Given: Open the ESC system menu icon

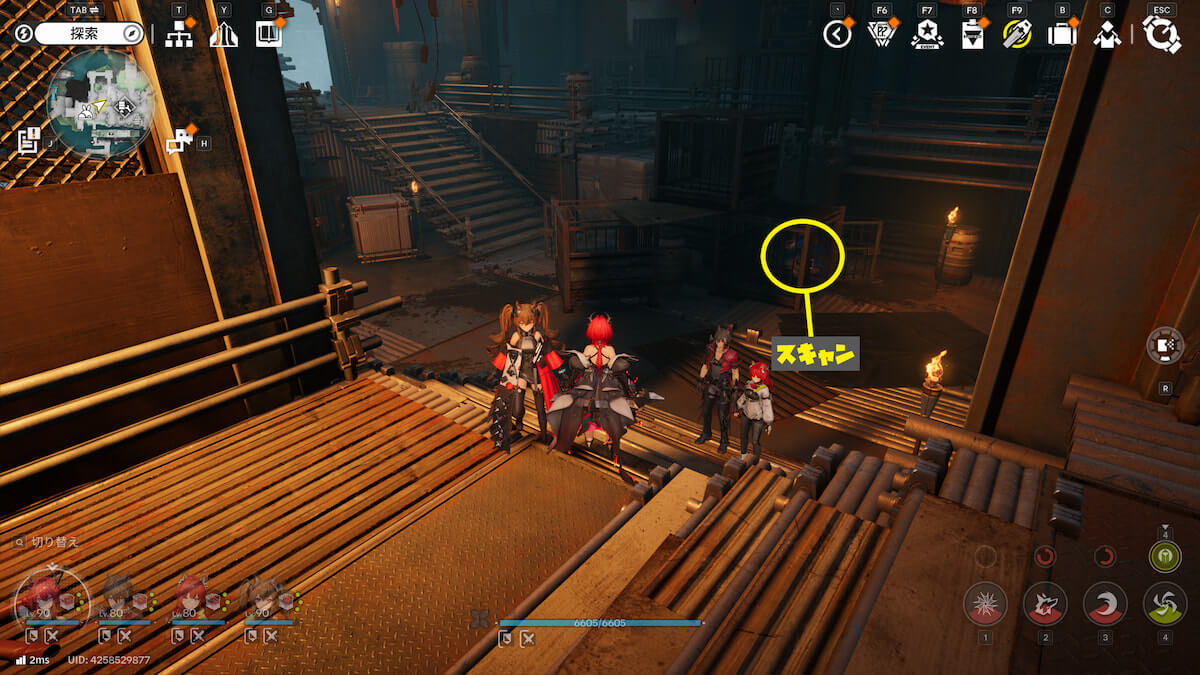Looking at the screenshot, I should (1162, 34).
